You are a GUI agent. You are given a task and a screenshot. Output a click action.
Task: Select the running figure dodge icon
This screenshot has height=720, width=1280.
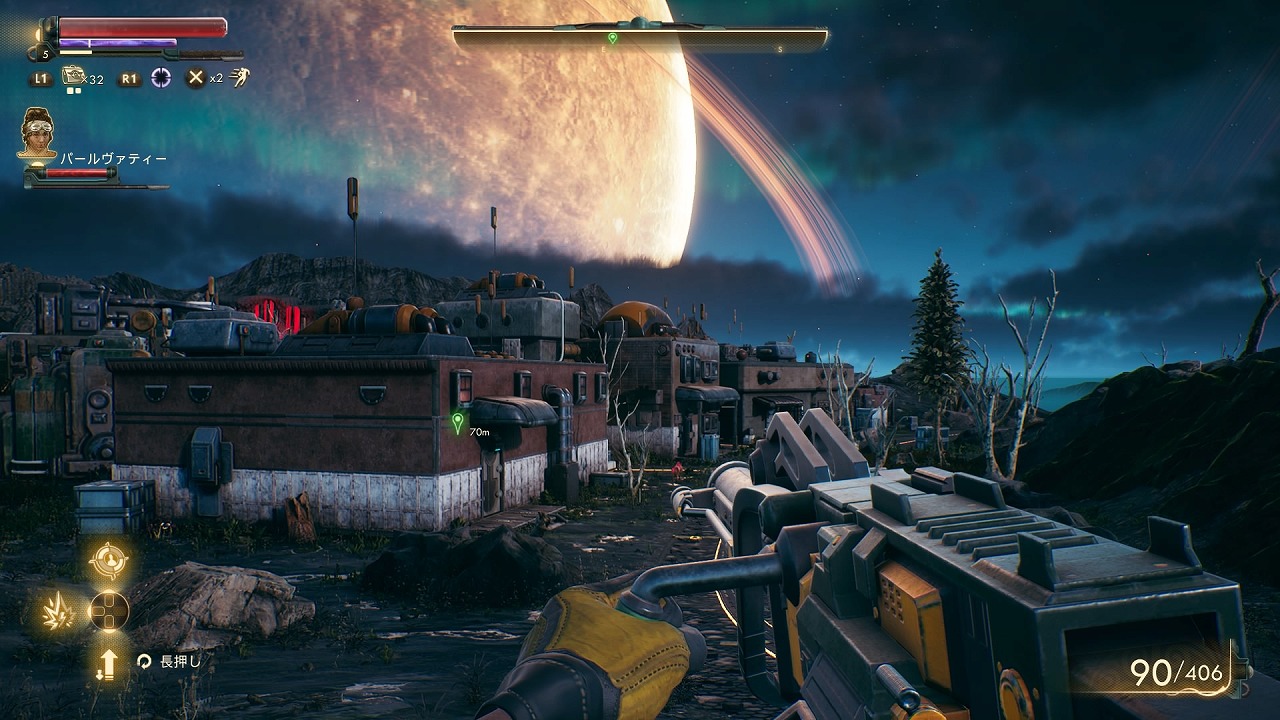pos(239,76)
